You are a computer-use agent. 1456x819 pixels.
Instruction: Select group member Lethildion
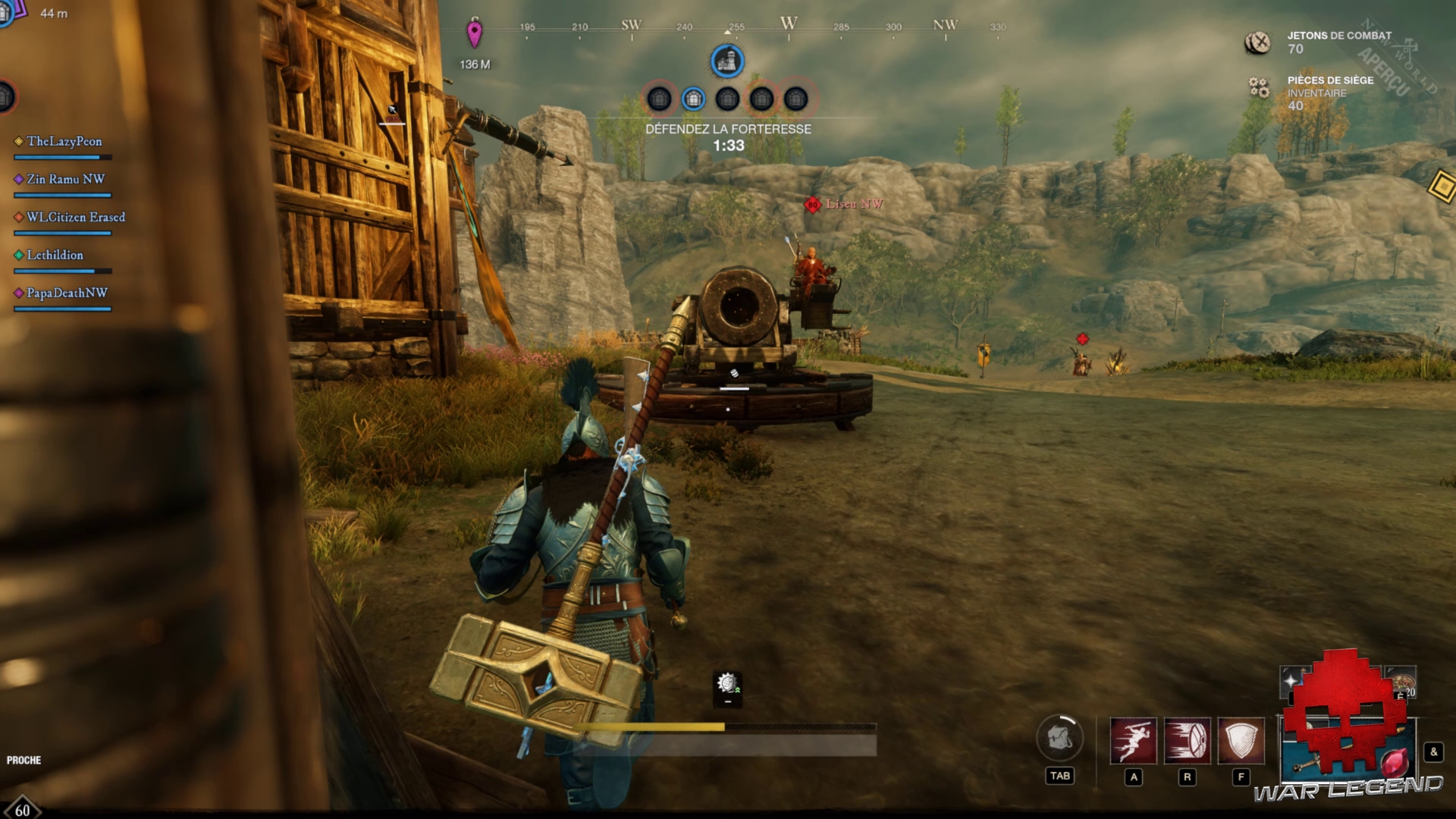tap(55, 256)
